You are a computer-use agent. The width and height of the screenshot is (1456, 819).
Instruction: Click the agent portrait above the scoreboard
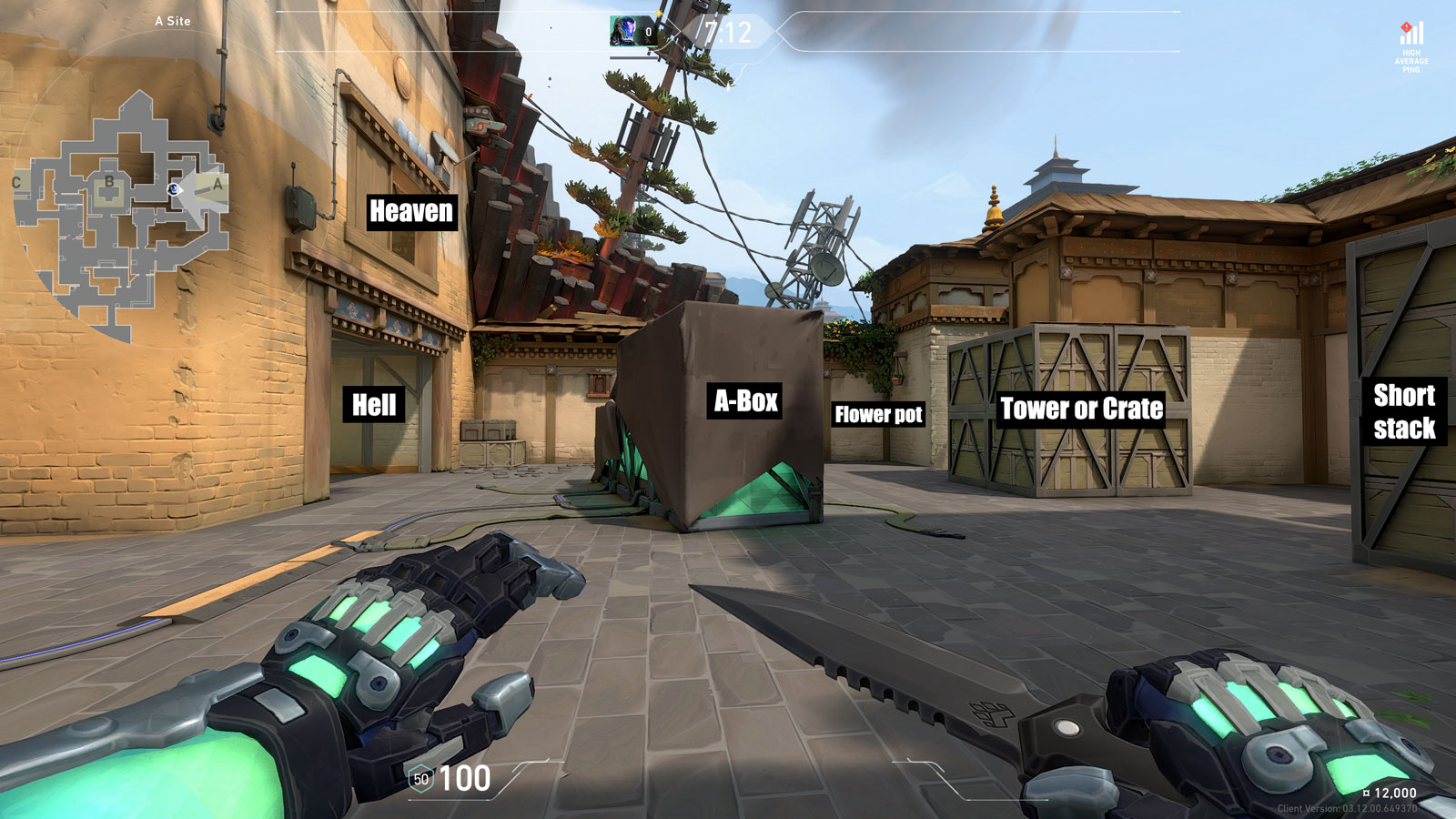point(624,30)
